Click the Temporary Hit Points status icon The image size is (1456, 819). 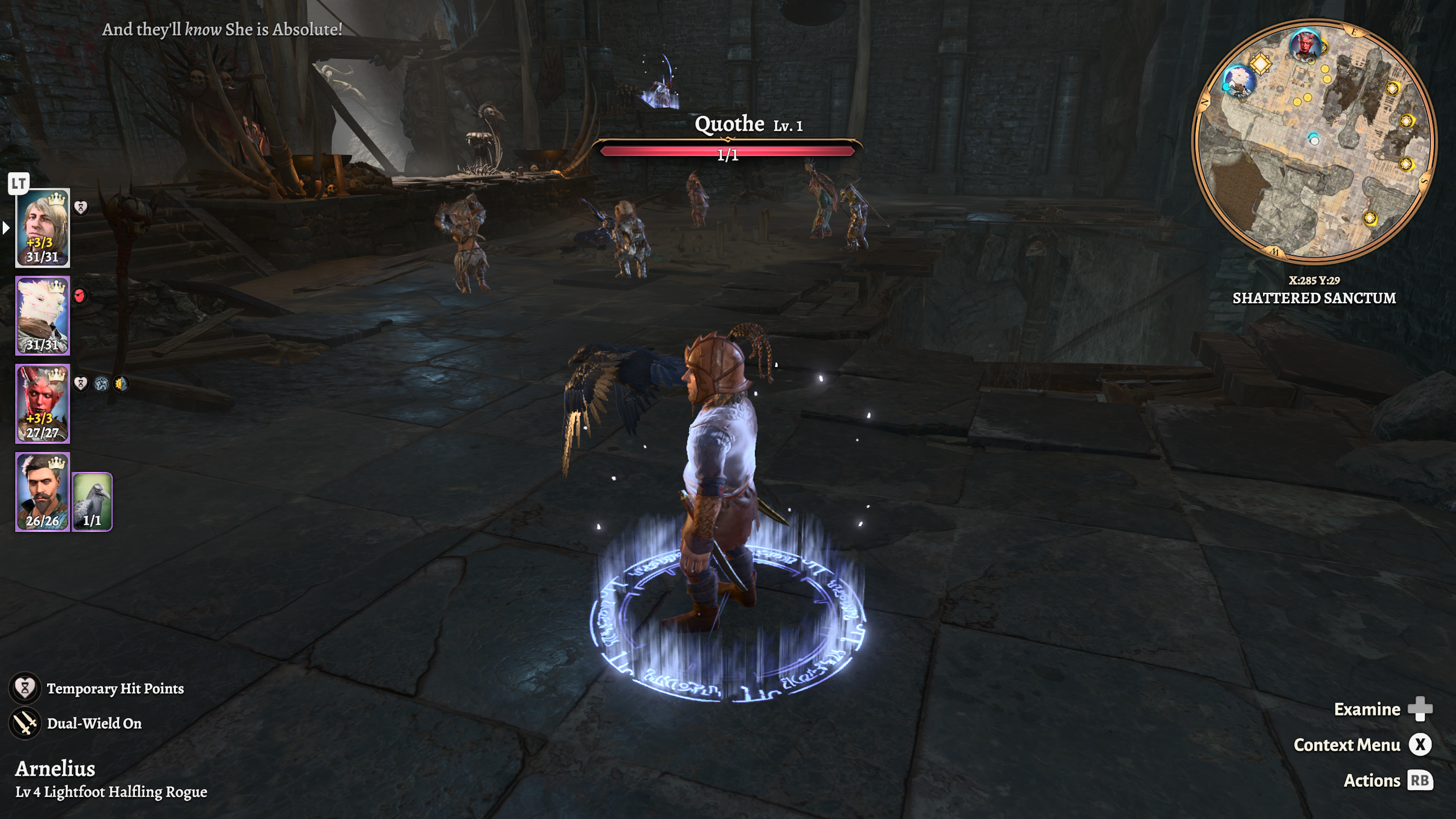[25, 688]
